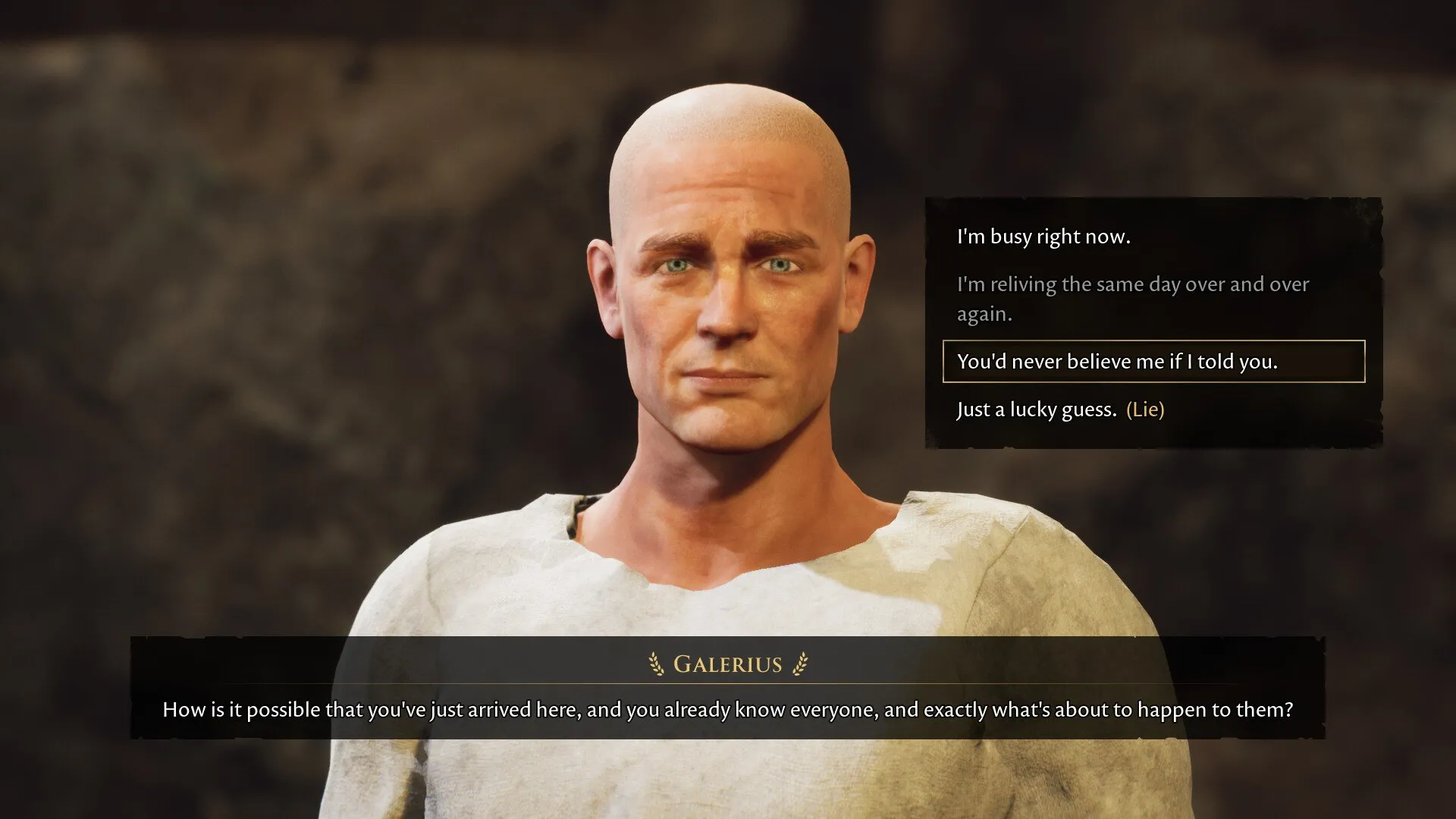The height and width of the screenshot is (819, 1456).
Task: Select "I'm reliving the same day" dialogue option
Action: click(x=1132, y=298)
